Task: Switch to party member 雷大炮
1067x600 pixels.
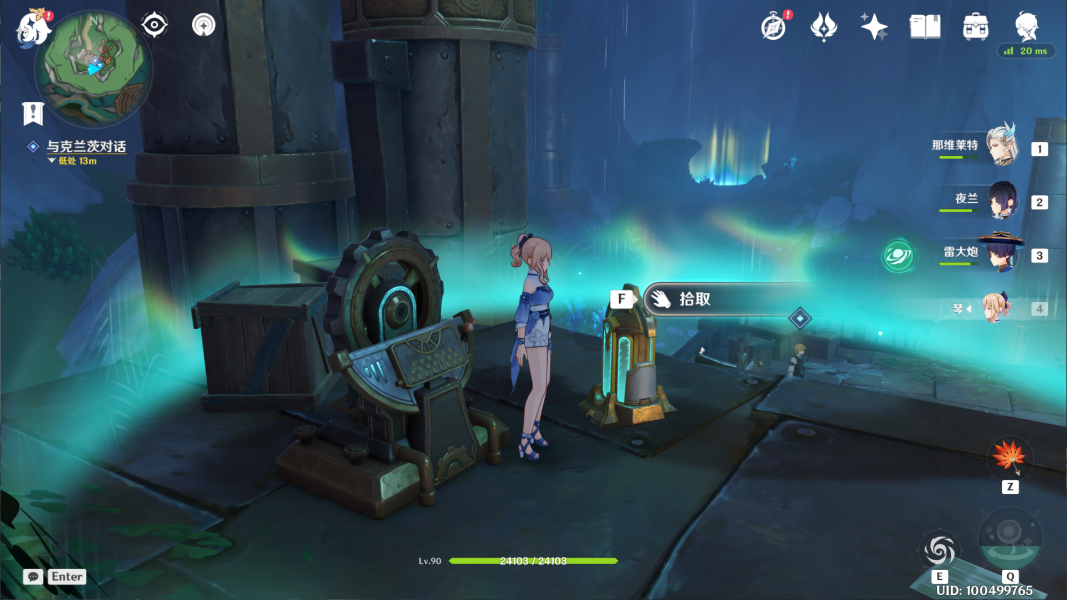Action: click(1000, 254)
